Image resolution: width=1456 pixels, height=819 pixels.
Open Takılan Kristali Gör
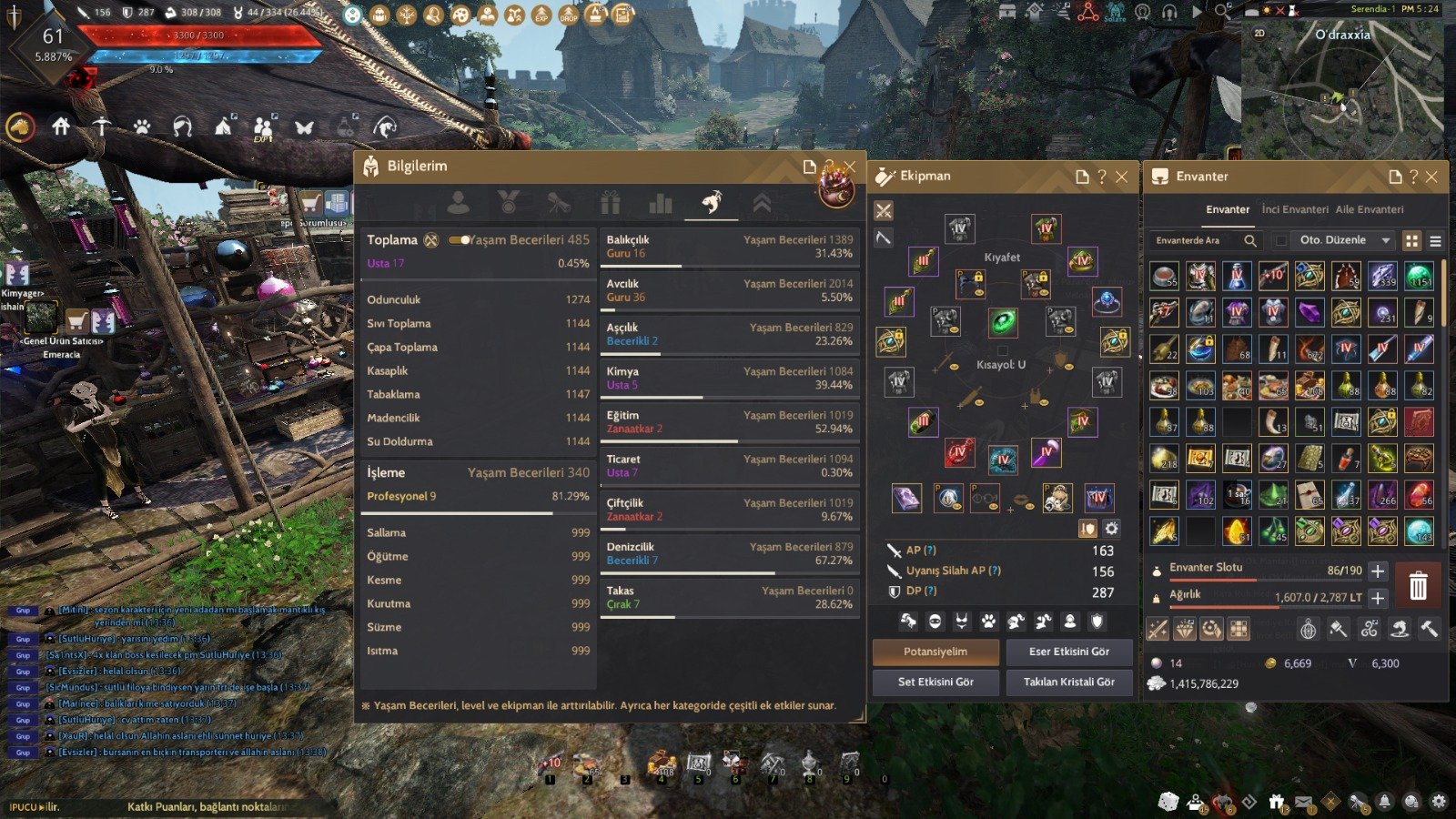(1068, 682)
